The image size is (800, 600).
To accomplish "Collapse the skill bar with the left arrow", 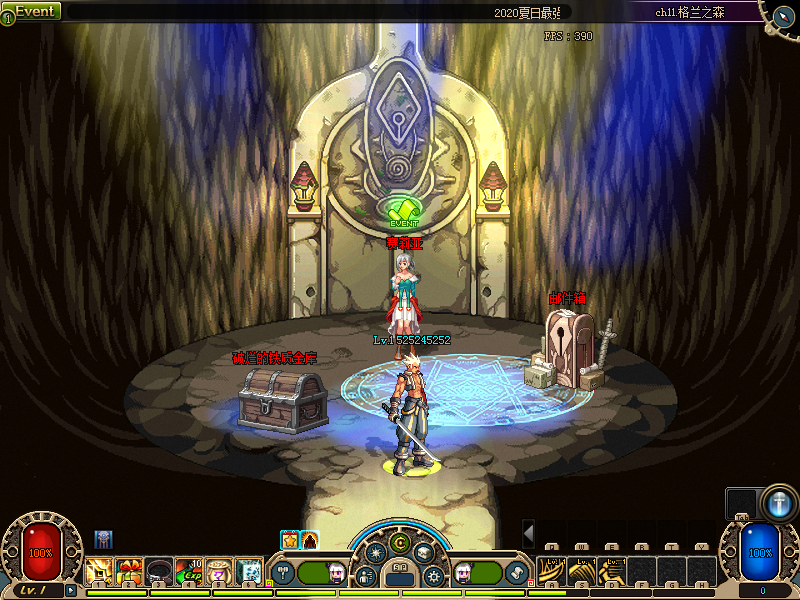I will click(x=529, y=532).
